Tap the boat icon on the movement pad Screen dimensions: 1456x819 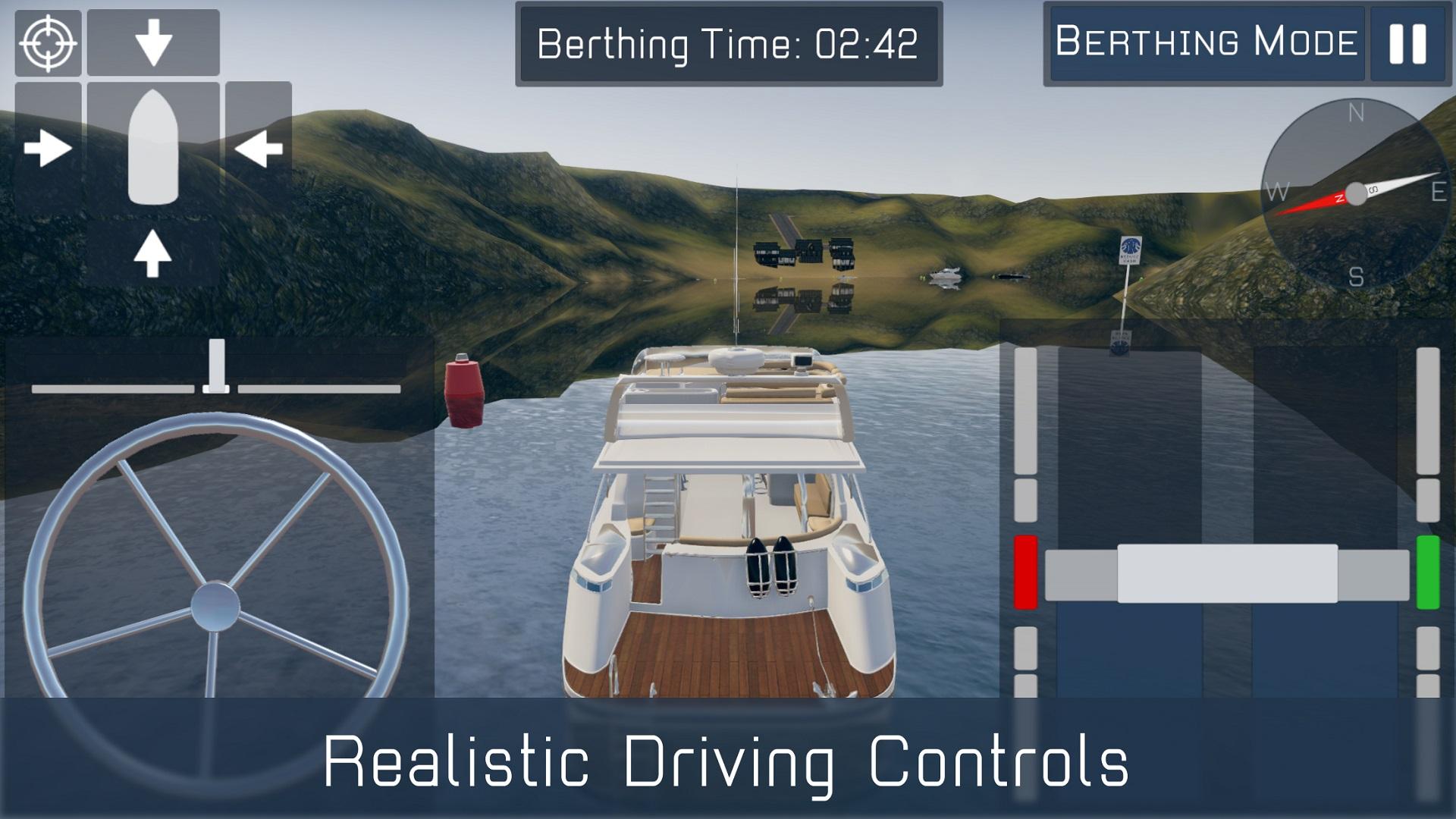[154, 148]
